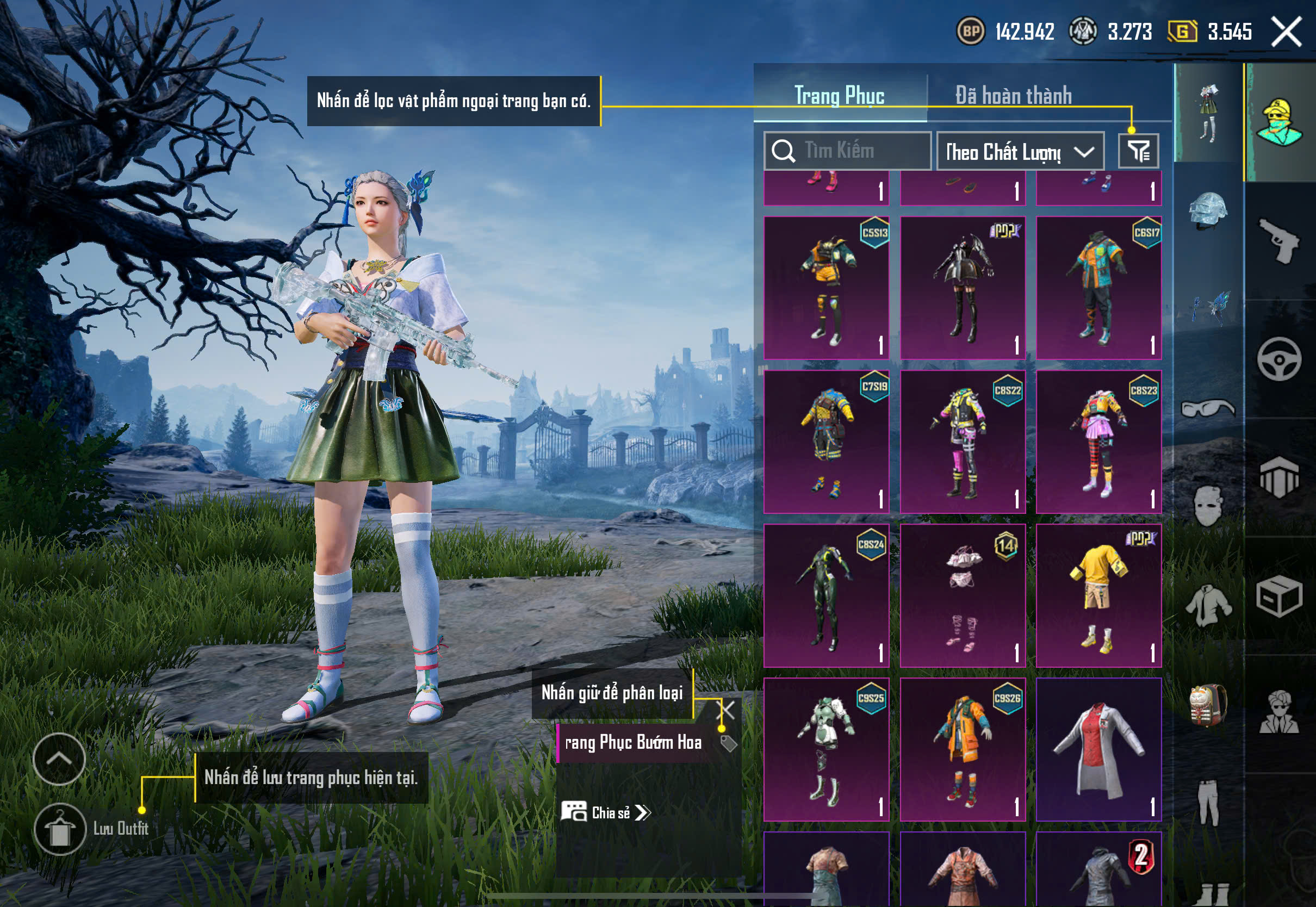Viewport: 1316px width, 907px height.
Task: Click the Lưu Outfit button
Action: tap(60, 829)
